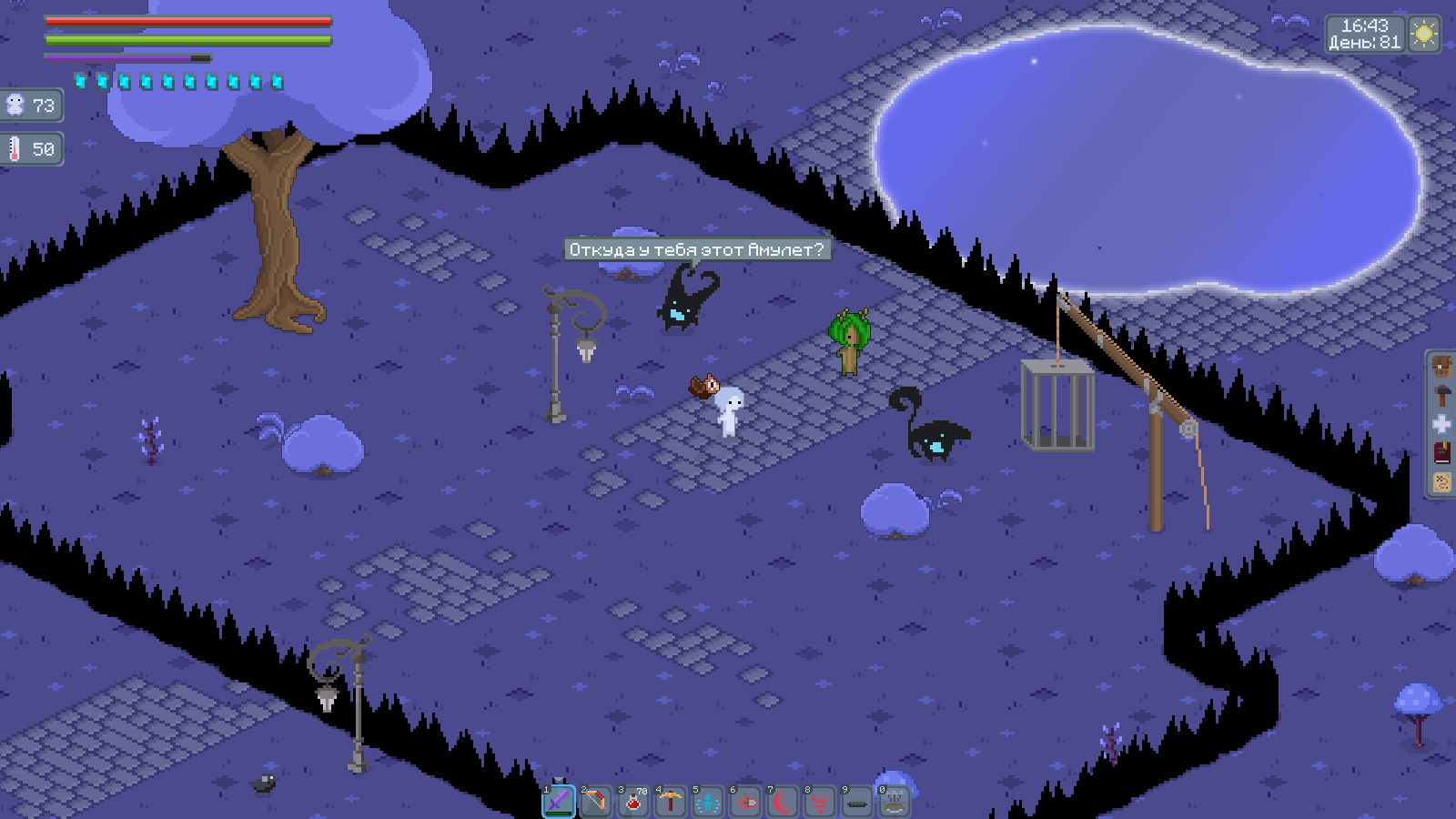This screenshot has height=819, width=1456.
Task: Activate the blue figure ability in slot 5
Action: (x=708, y=802)
